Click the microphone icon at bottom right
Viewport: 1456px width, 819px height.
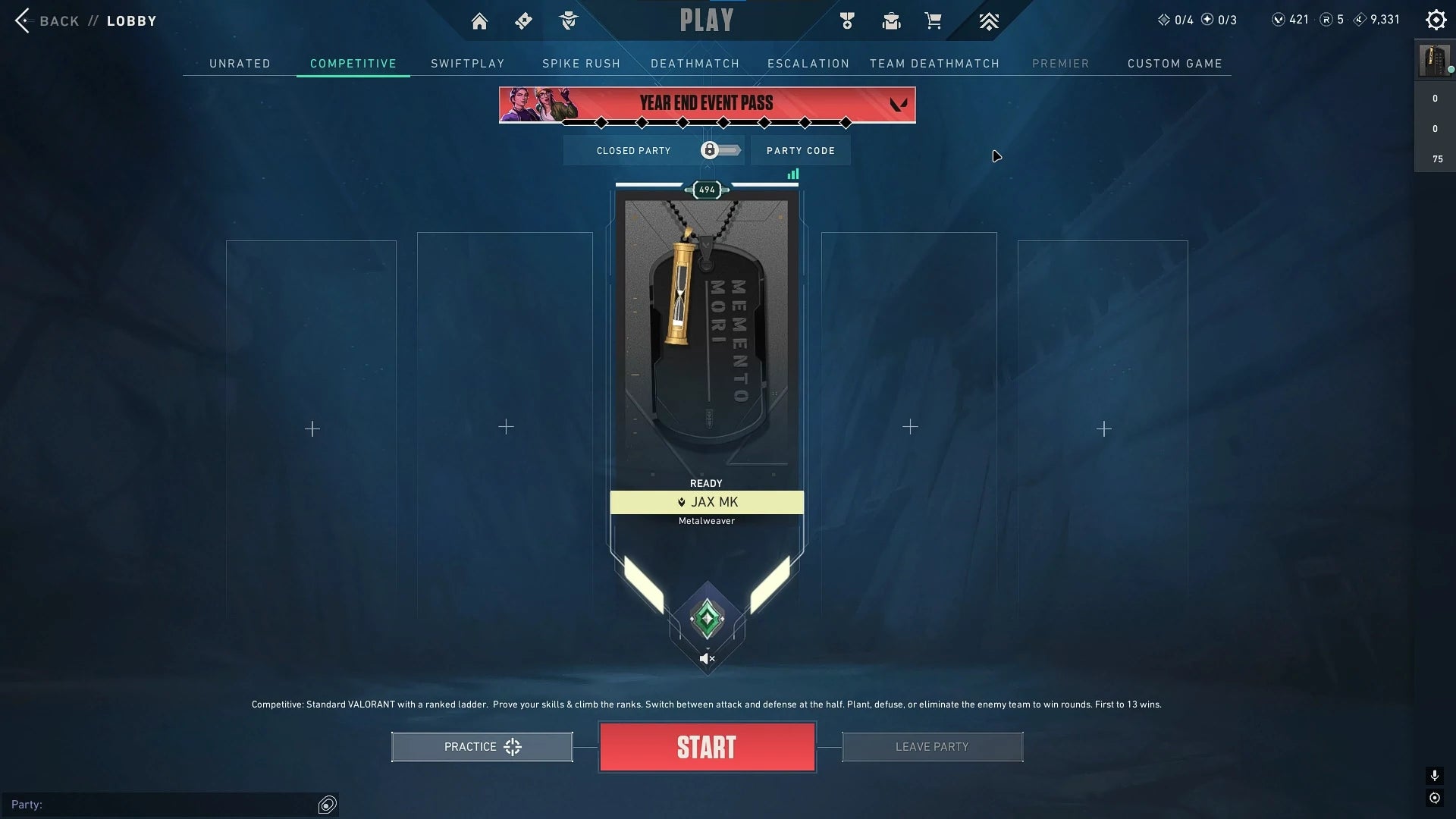point(1434,776)
